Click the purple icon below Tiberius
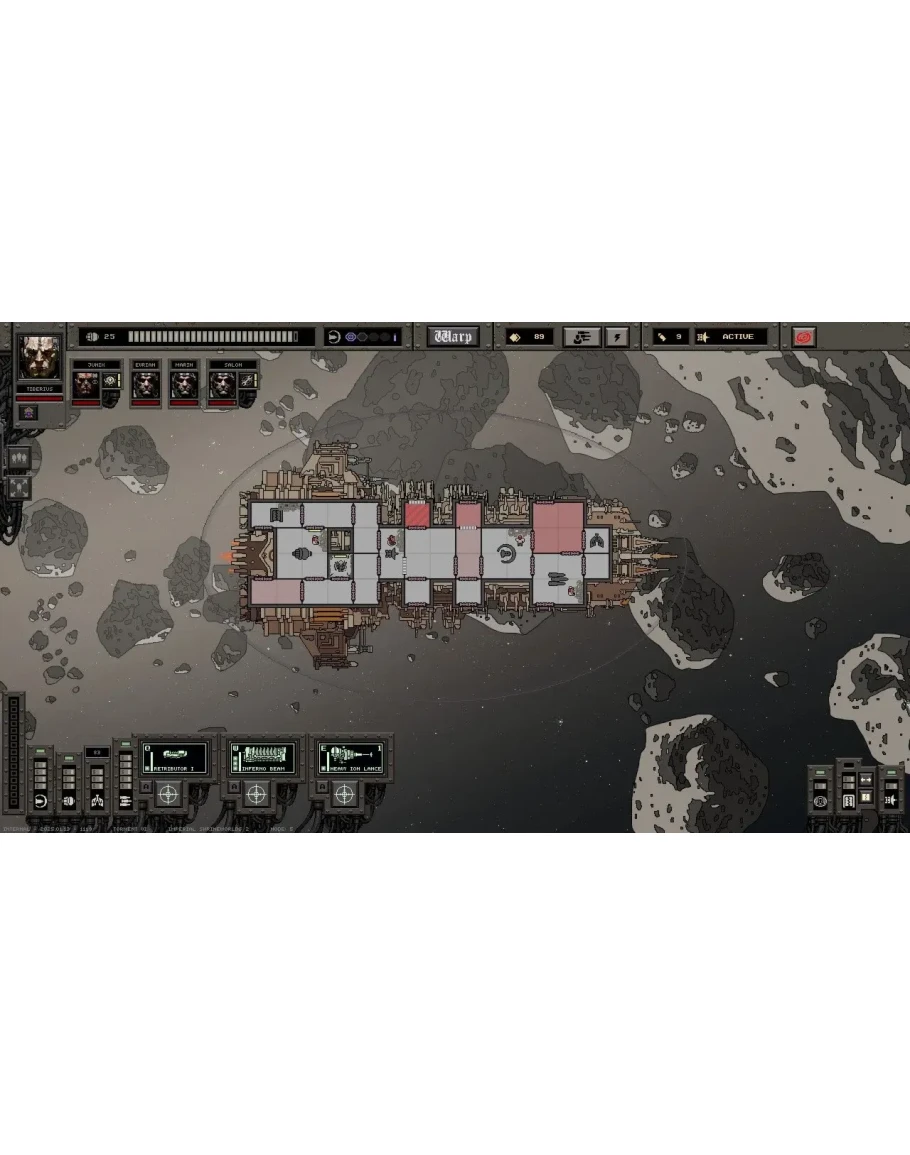 [29, 413]
